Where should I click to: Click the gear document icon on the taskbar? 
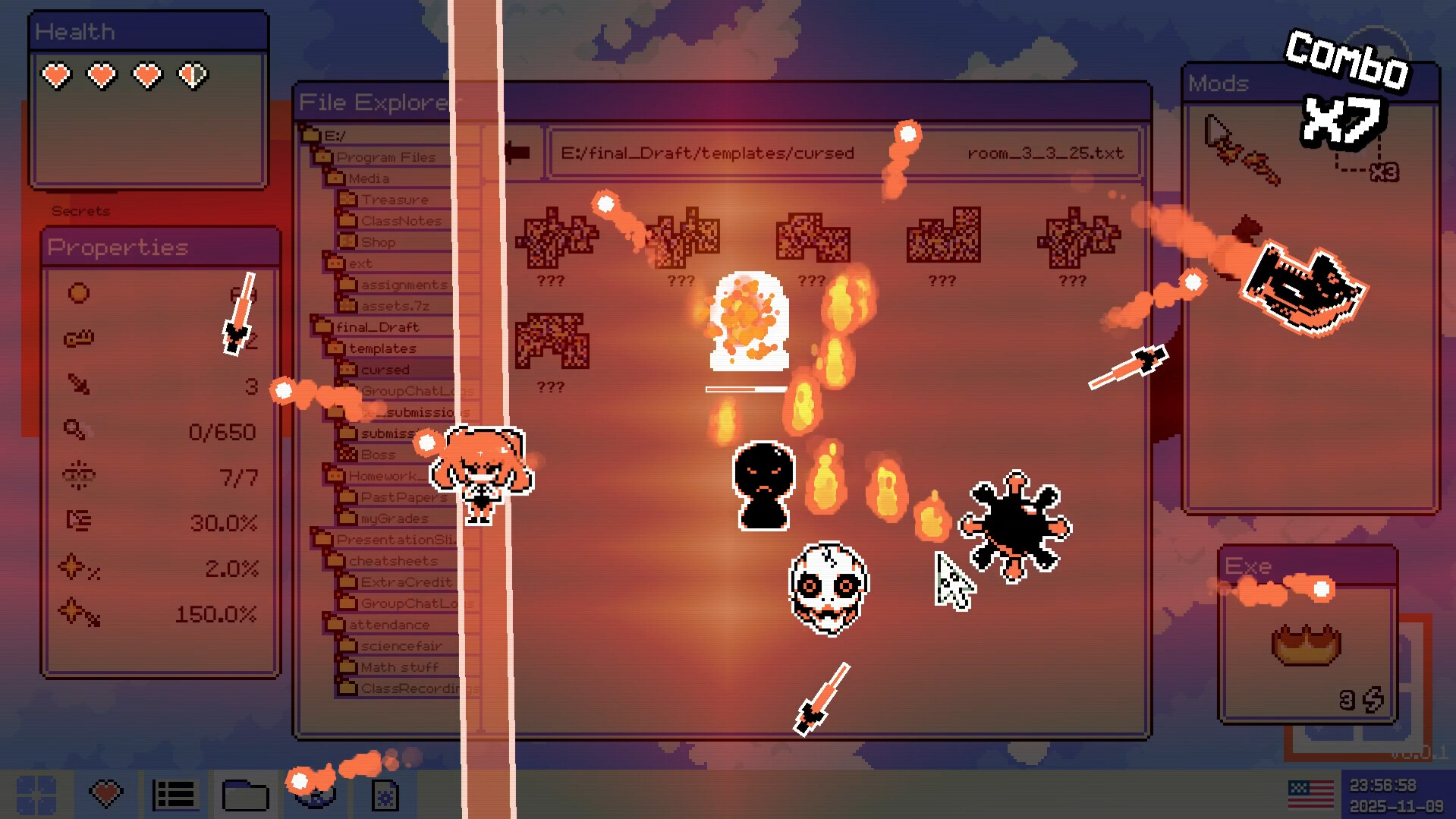tap(384, 794)
